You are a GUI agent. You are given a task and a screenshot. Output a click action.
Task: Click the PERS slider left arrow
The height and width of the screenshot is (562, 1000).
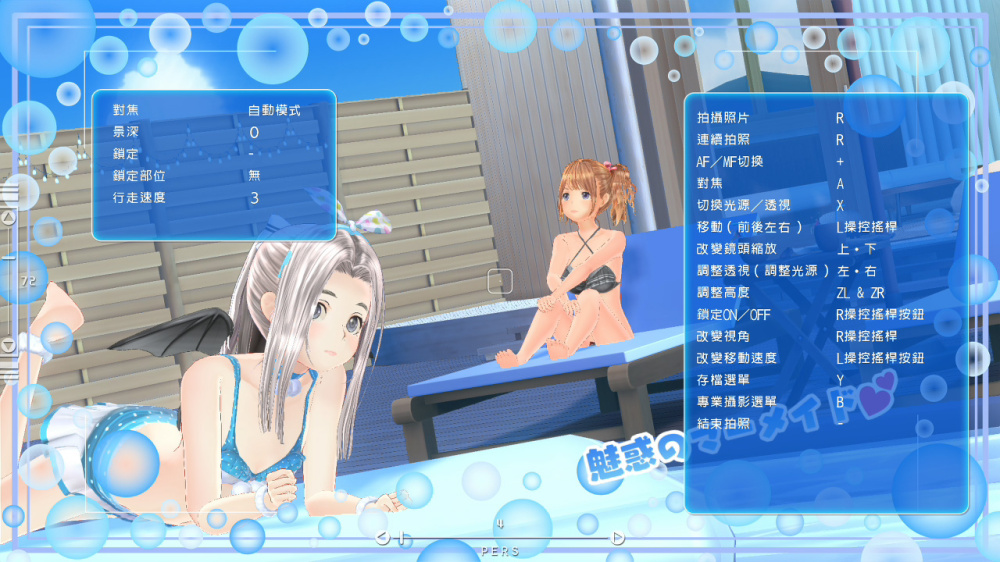(382, 538)
